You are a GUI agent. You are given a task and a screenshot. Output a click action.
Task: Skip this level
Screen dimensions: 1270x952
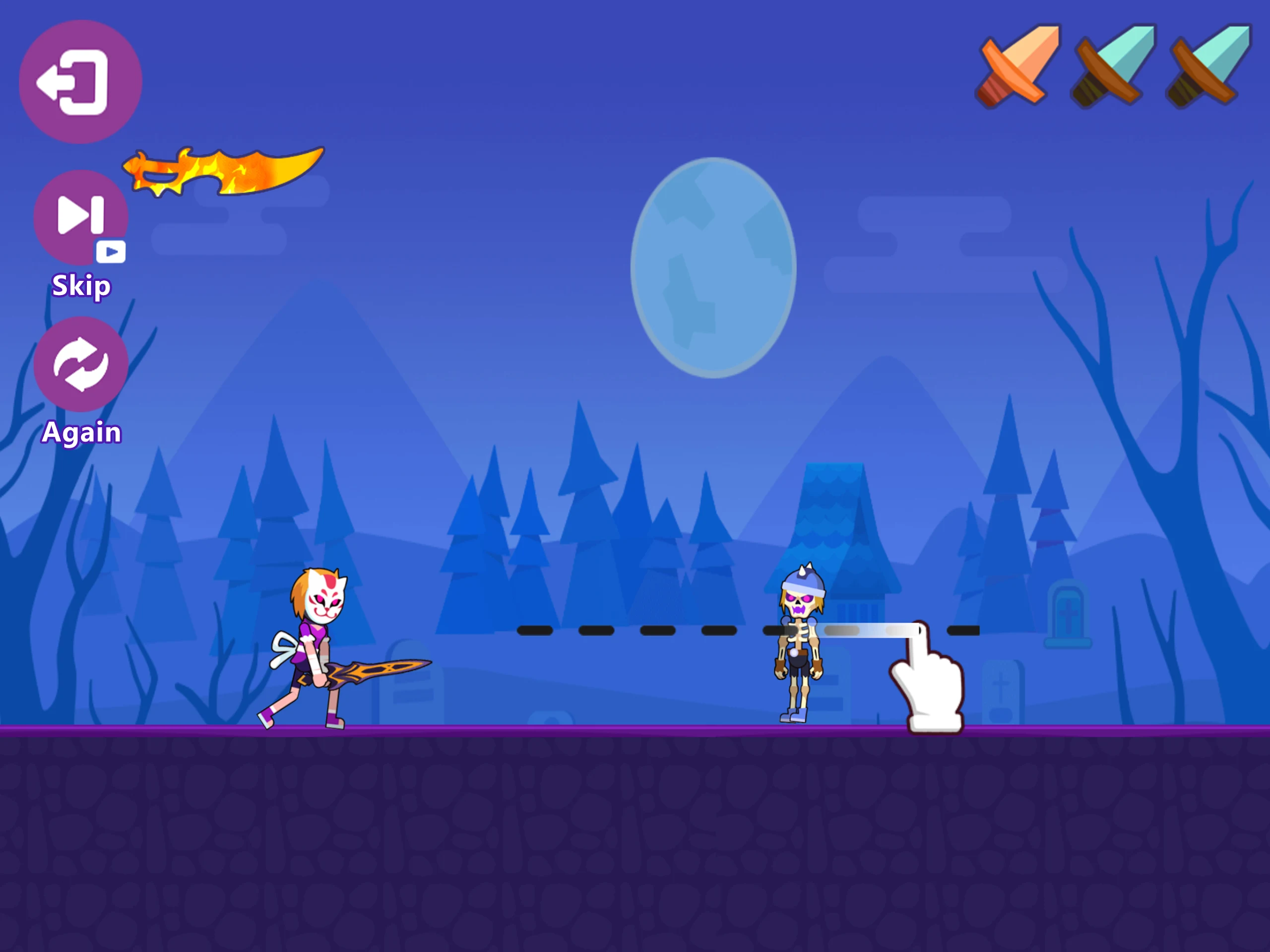click(x=80, y=217)
